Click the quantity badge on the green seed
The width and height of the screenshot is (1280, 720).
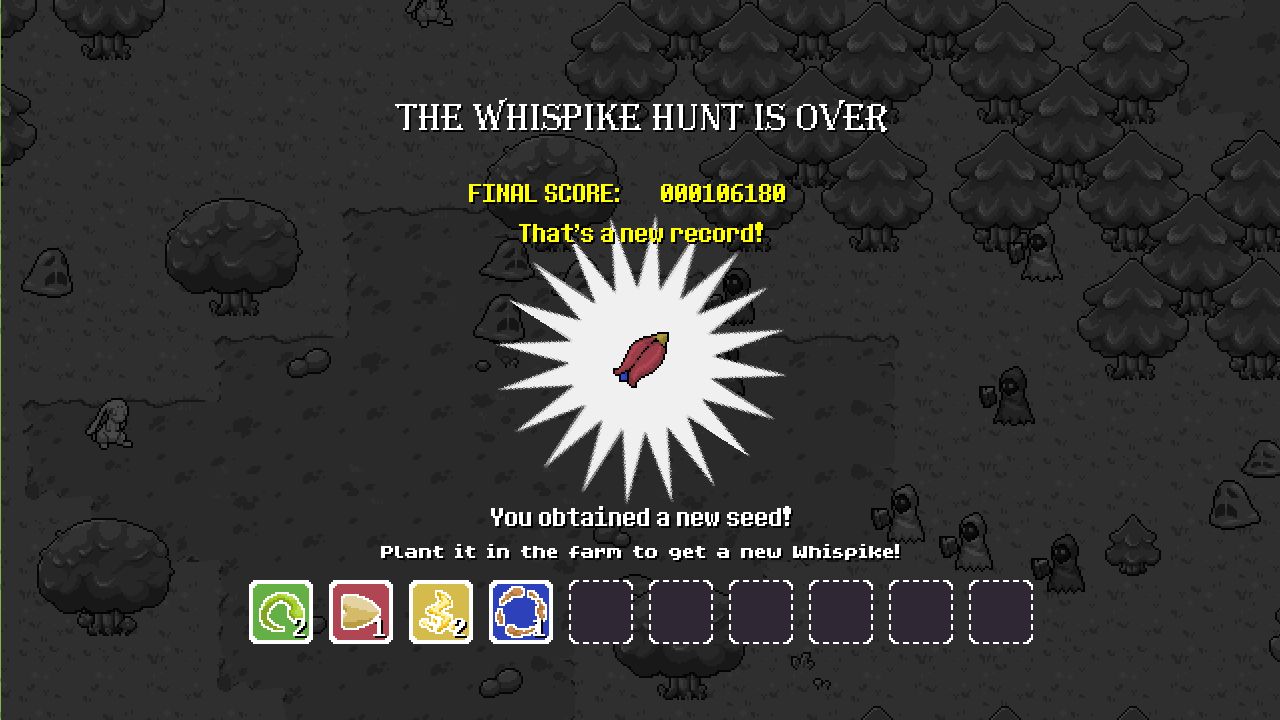point(299,630)
